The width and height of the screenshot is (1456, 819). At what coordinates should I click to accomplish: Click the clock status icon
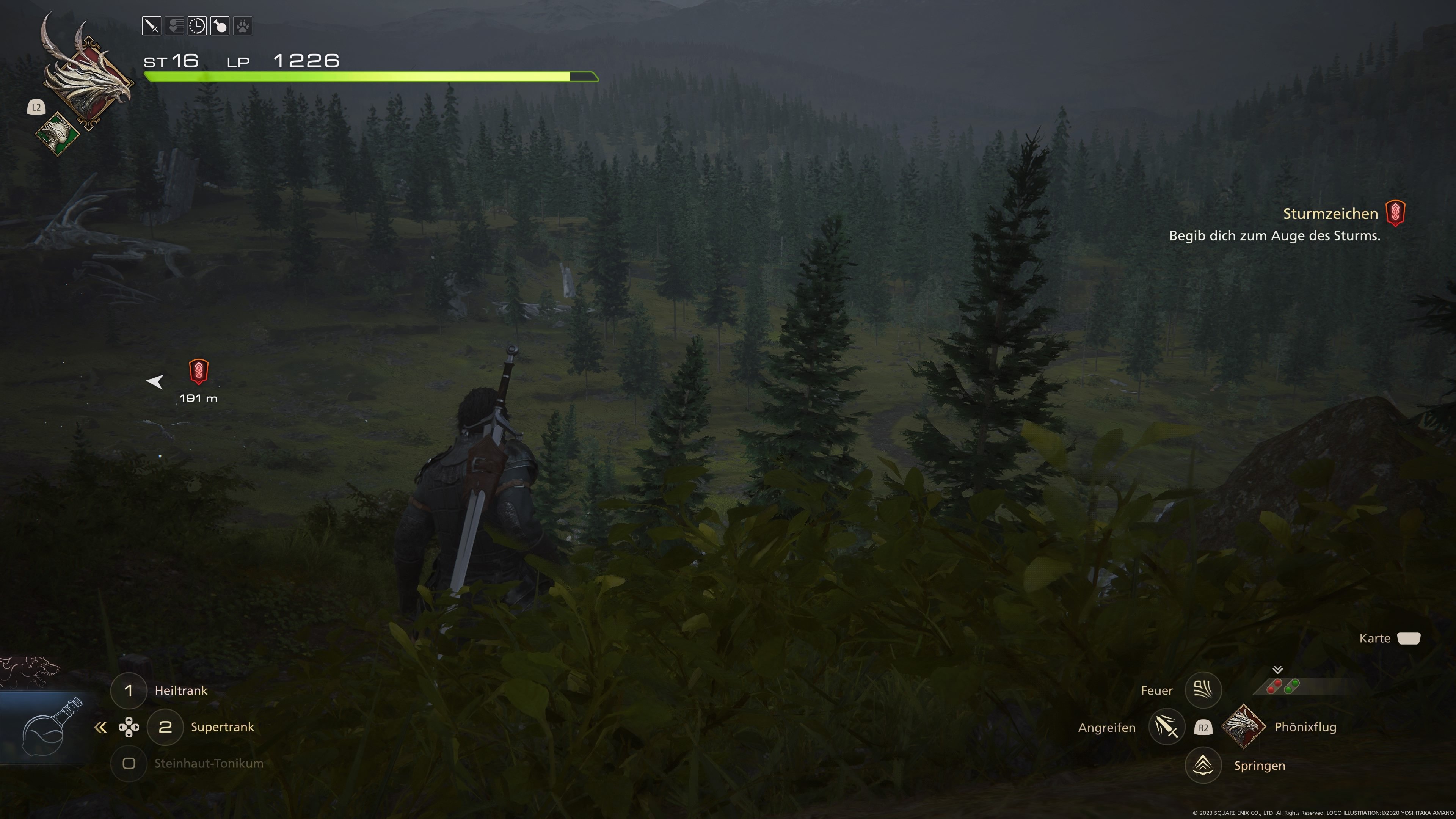pyautogui.click(x=197, y=26)
